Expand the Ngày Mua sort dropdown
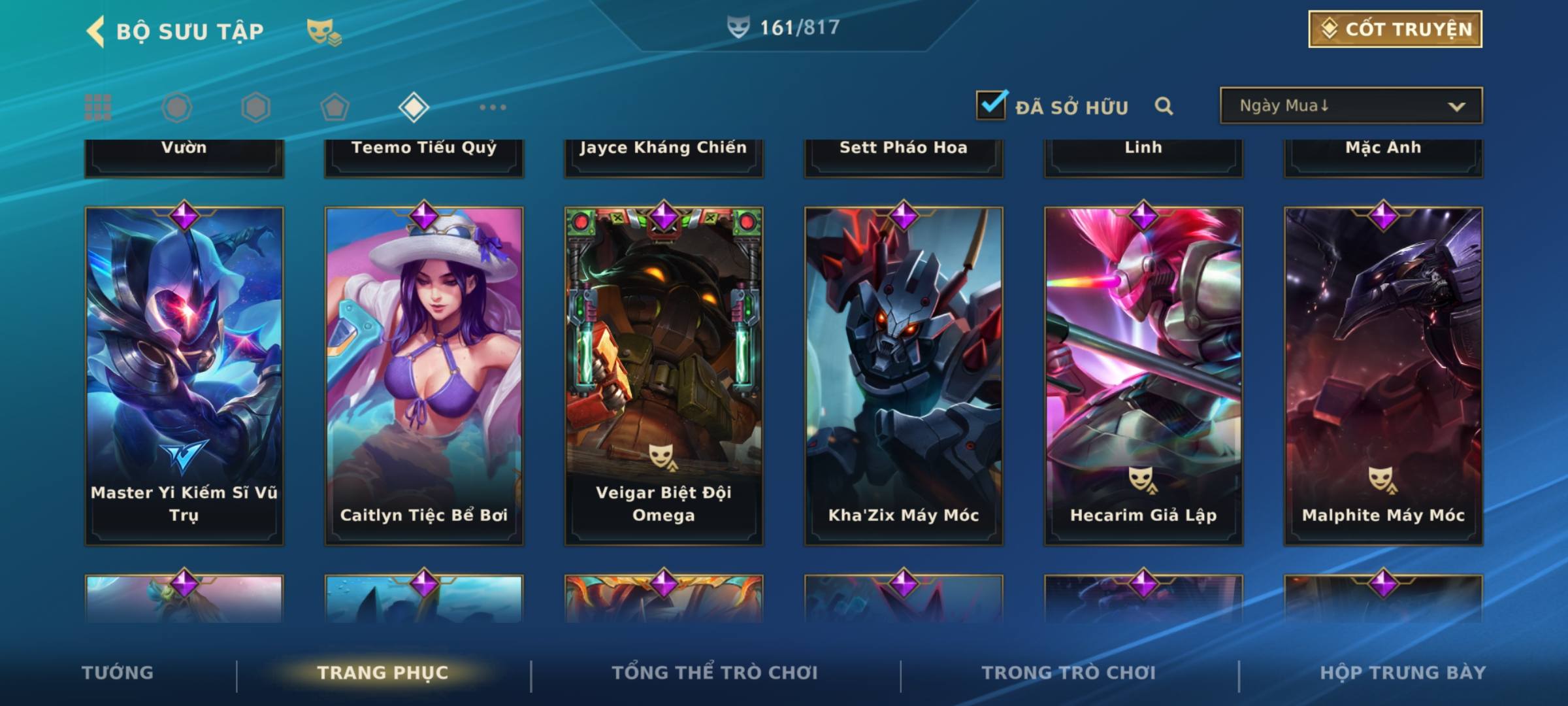1568x706 pixels. 1350,106
